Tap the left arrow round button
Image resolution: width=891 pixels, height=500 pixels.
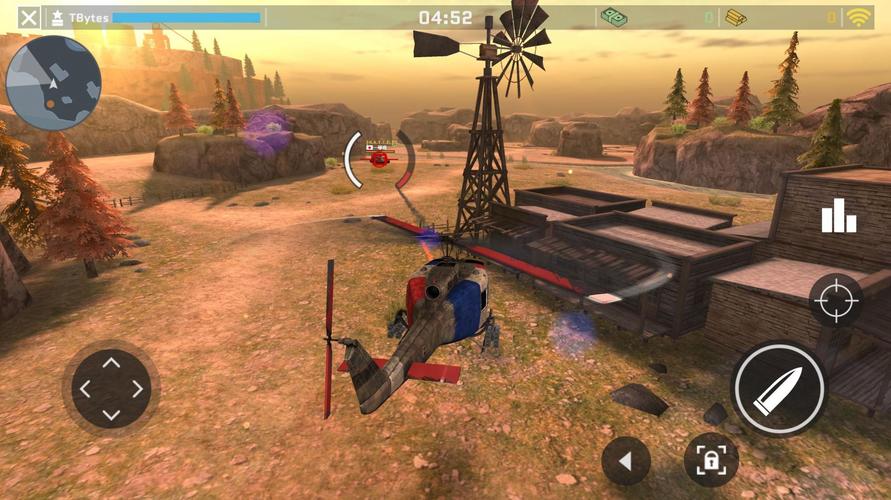[627, 461]
